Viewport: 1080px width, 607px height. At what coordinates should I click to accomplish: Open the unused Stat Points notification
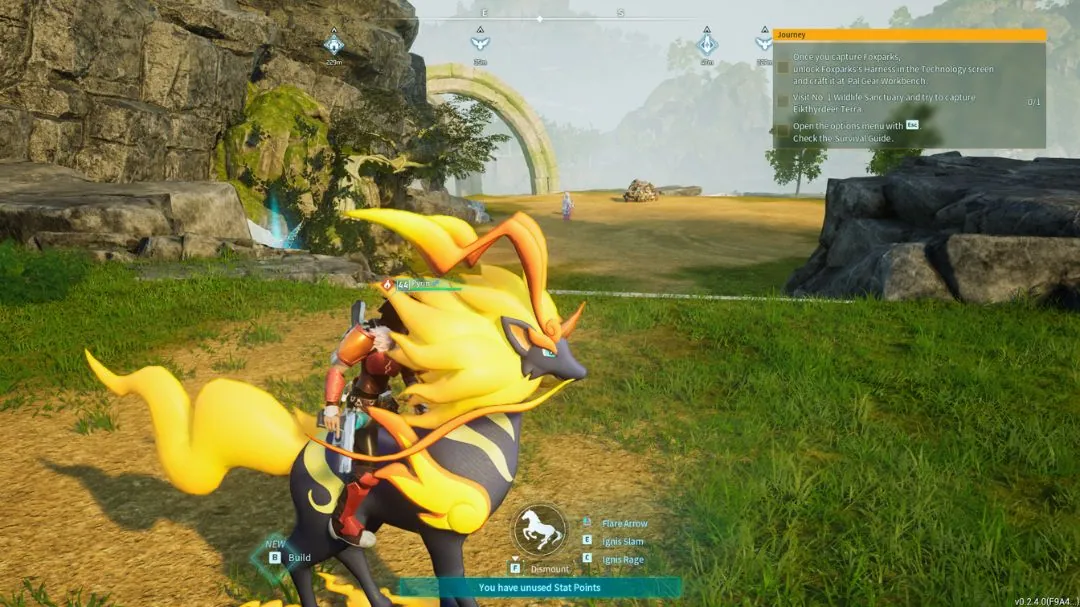pyautogui.click(x=540, y=588)
